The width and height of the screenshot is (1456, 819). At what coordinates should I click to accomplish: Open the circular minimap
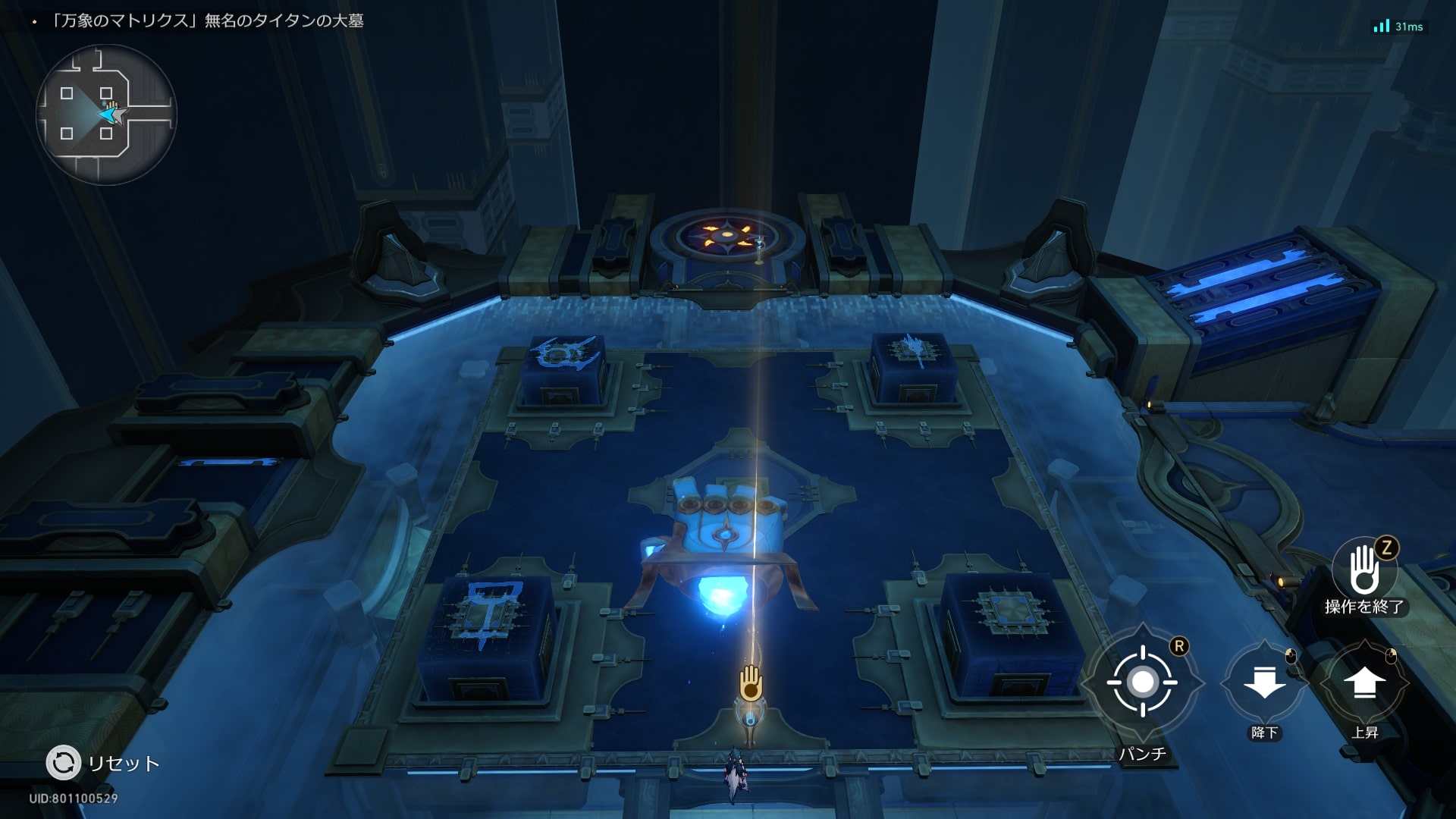[x=106, y=115]
